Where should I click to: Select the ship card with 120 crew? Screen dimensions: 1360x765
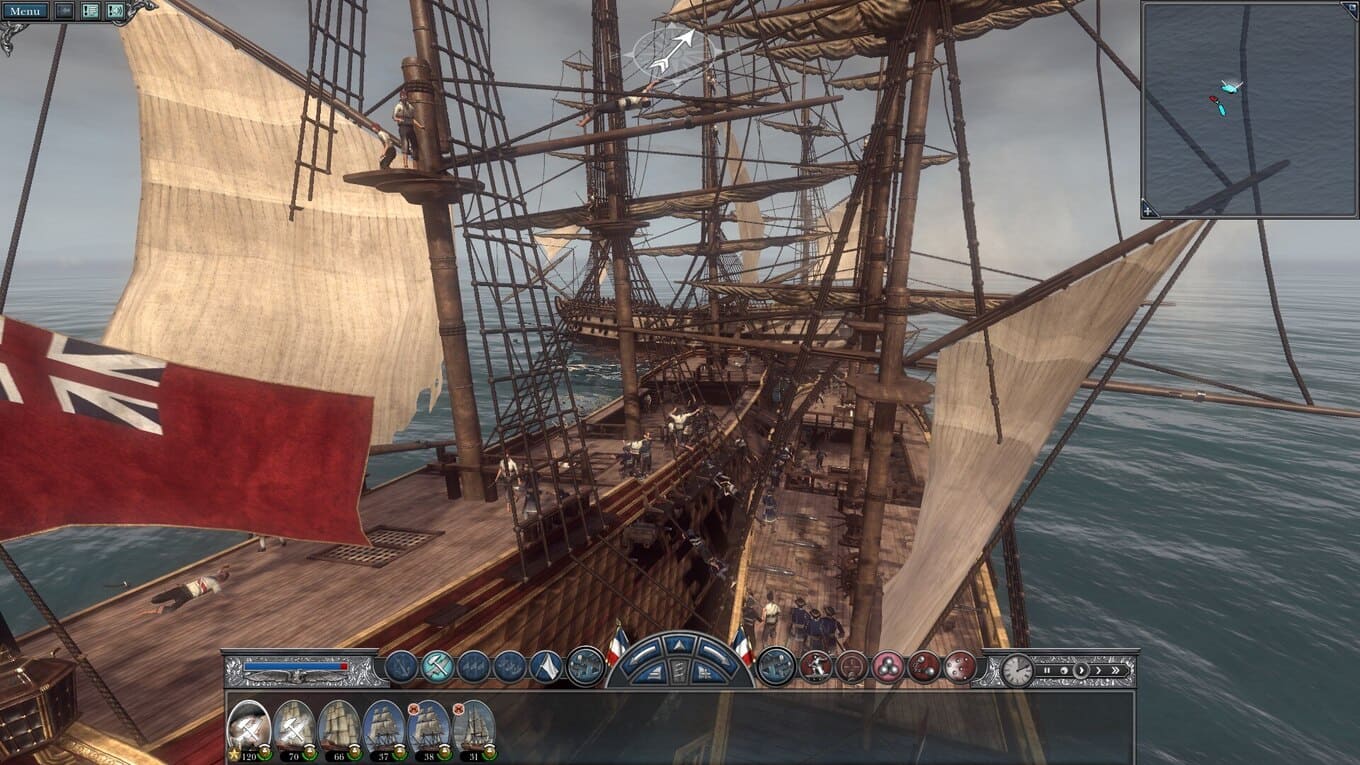pos(249,727)
